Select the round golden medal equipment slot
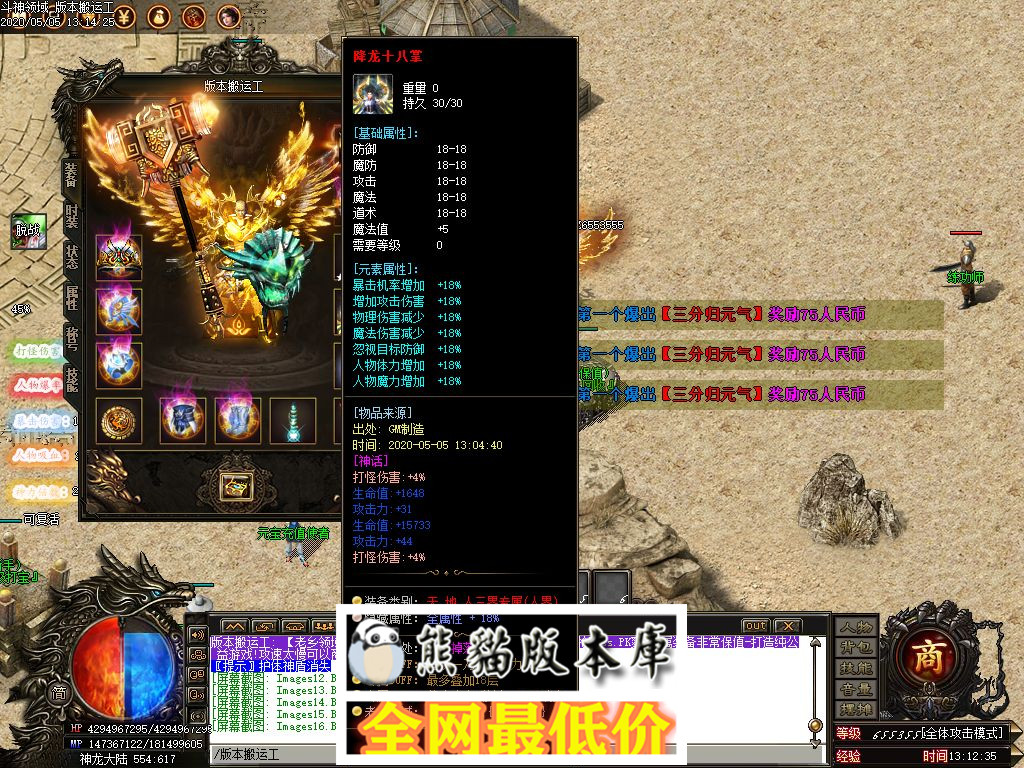Image resolution: width=1024 pixels, height=768 pixels. [x=118, y=420]
